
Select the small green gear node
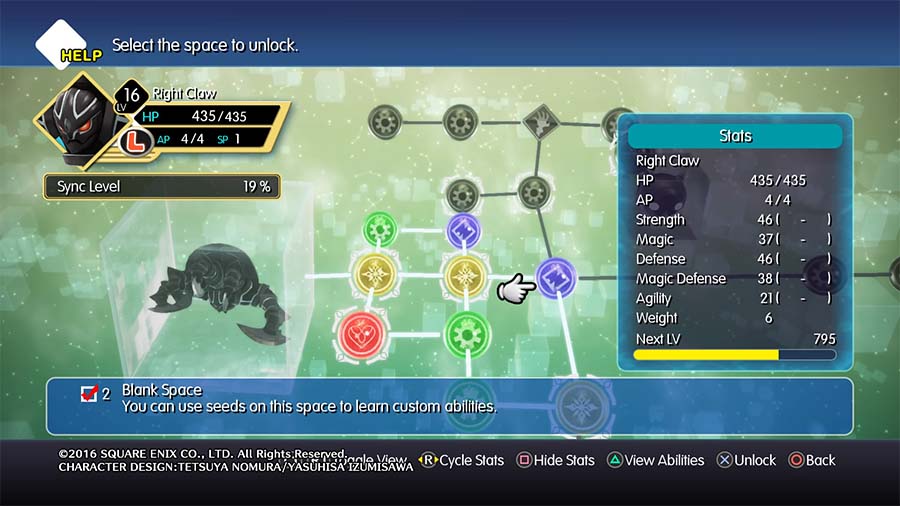click(x=381, y=230)
